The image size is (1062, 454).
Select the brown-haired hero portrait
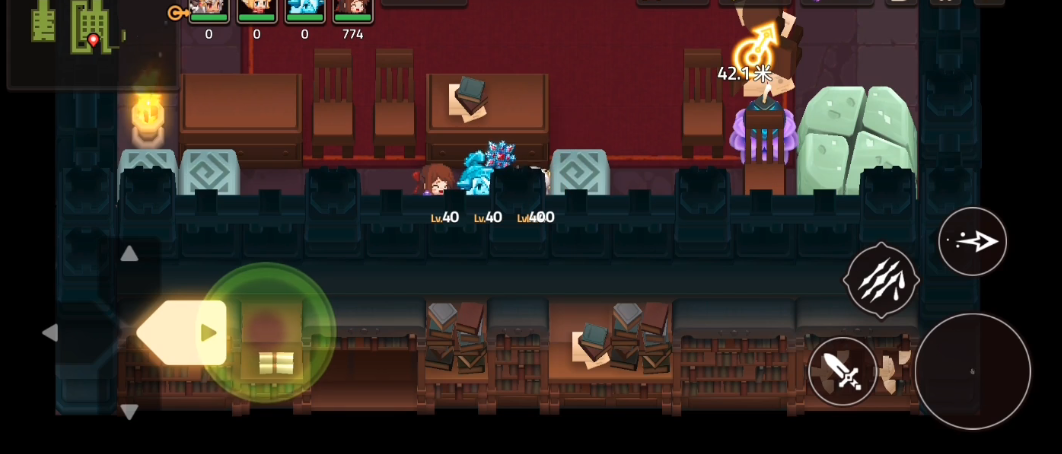pyautogui.click(x=353, y=9)
